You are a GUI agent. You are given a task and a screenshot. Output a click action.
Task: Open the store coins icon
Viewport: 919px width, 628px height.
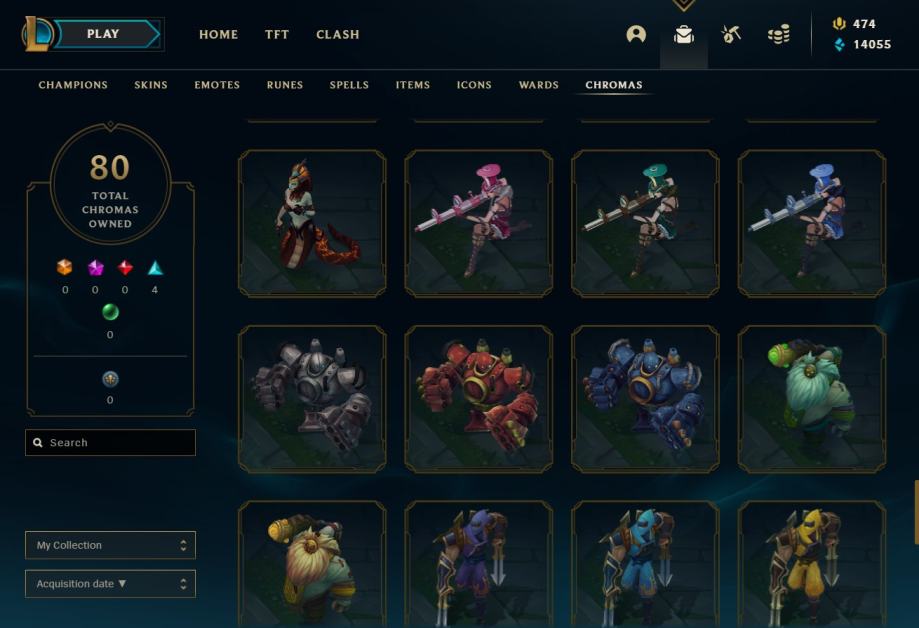pyautogui.click(x=778, y=34)
